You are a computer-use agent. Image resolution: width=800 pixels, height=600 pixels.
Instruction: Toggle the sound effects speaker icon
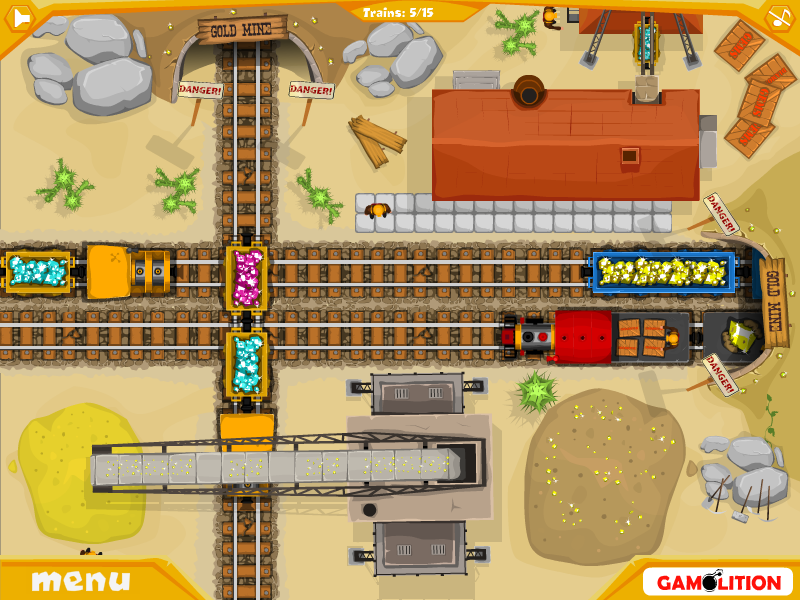[19, 16]
